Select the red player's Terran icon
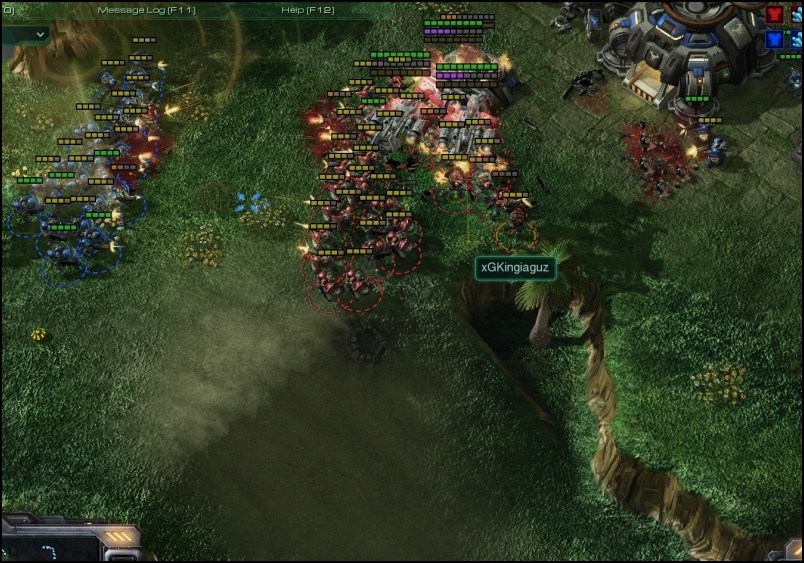Screen dimensions: 804x563 coord(775,15)
